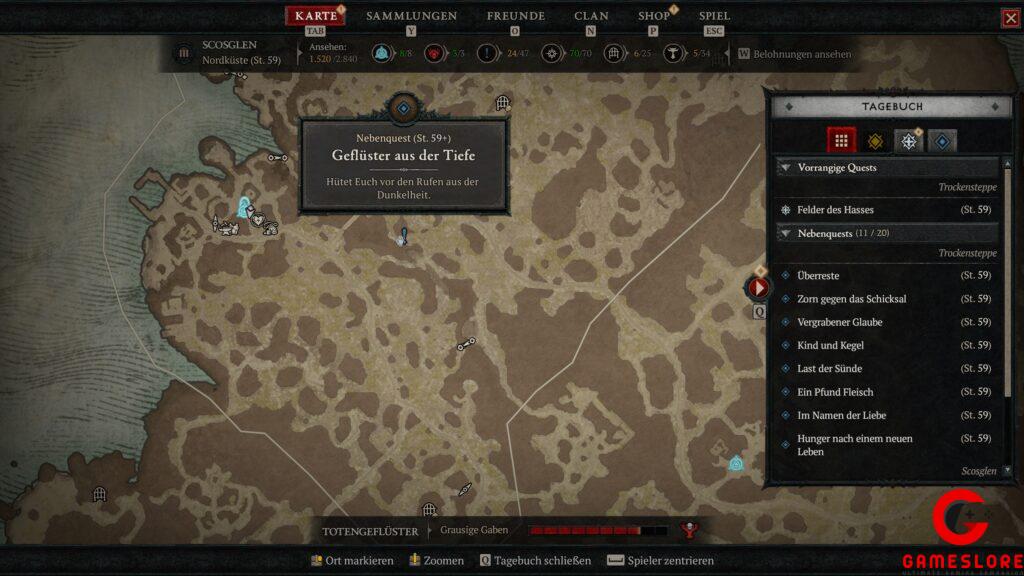
Task: Filter journal by the gold diamond tab
Action: (x=875, y=141)
